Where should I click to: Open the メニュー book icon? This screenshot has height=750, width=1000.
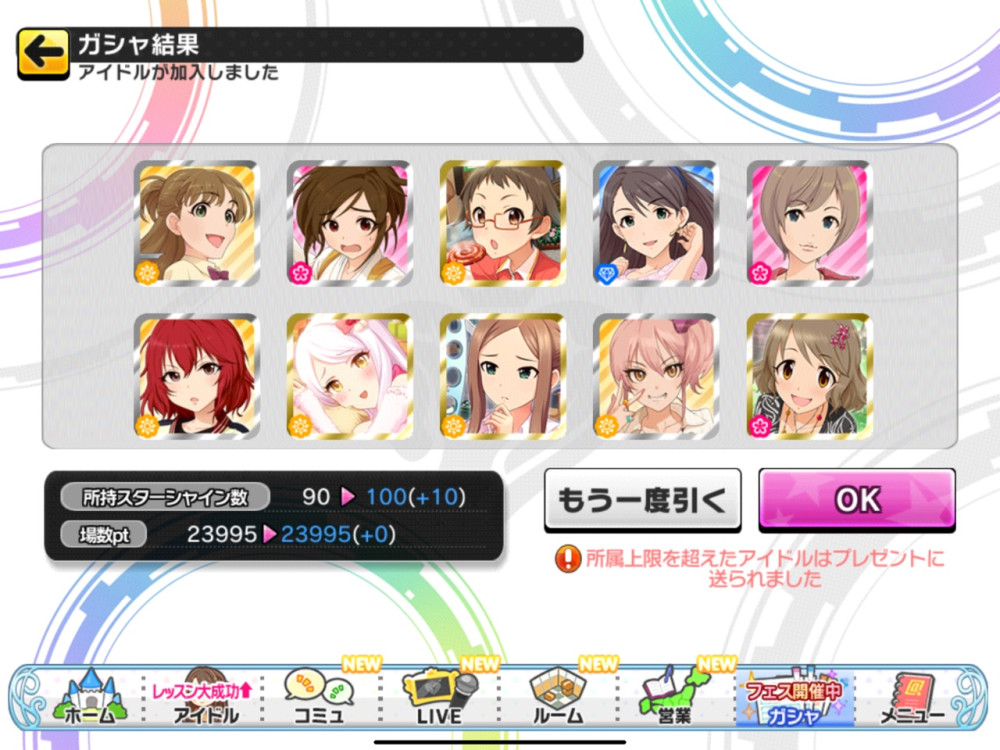click(910, 695)
